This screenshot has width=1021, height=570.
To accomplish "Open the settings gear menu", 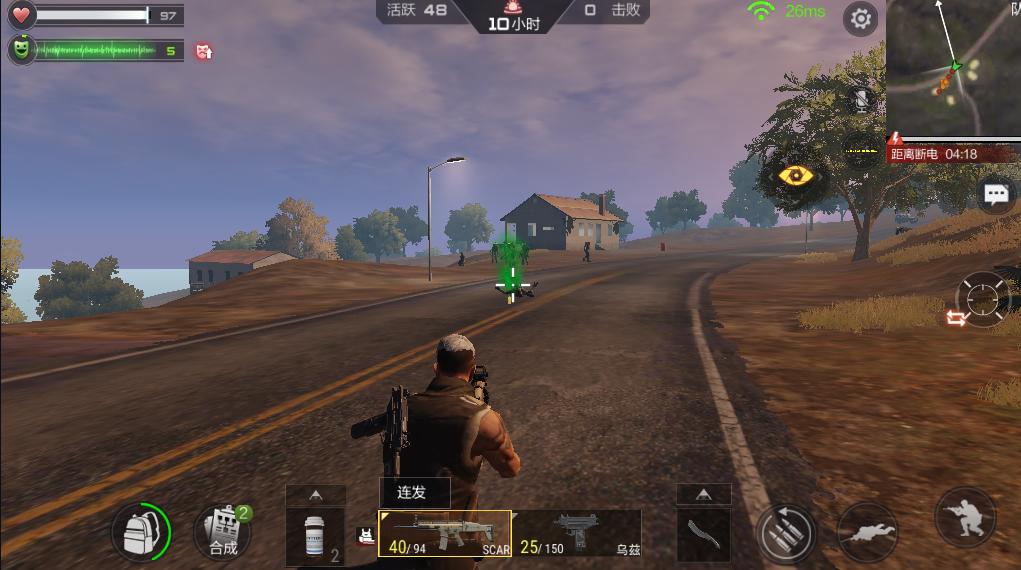I will coord(860,18).
